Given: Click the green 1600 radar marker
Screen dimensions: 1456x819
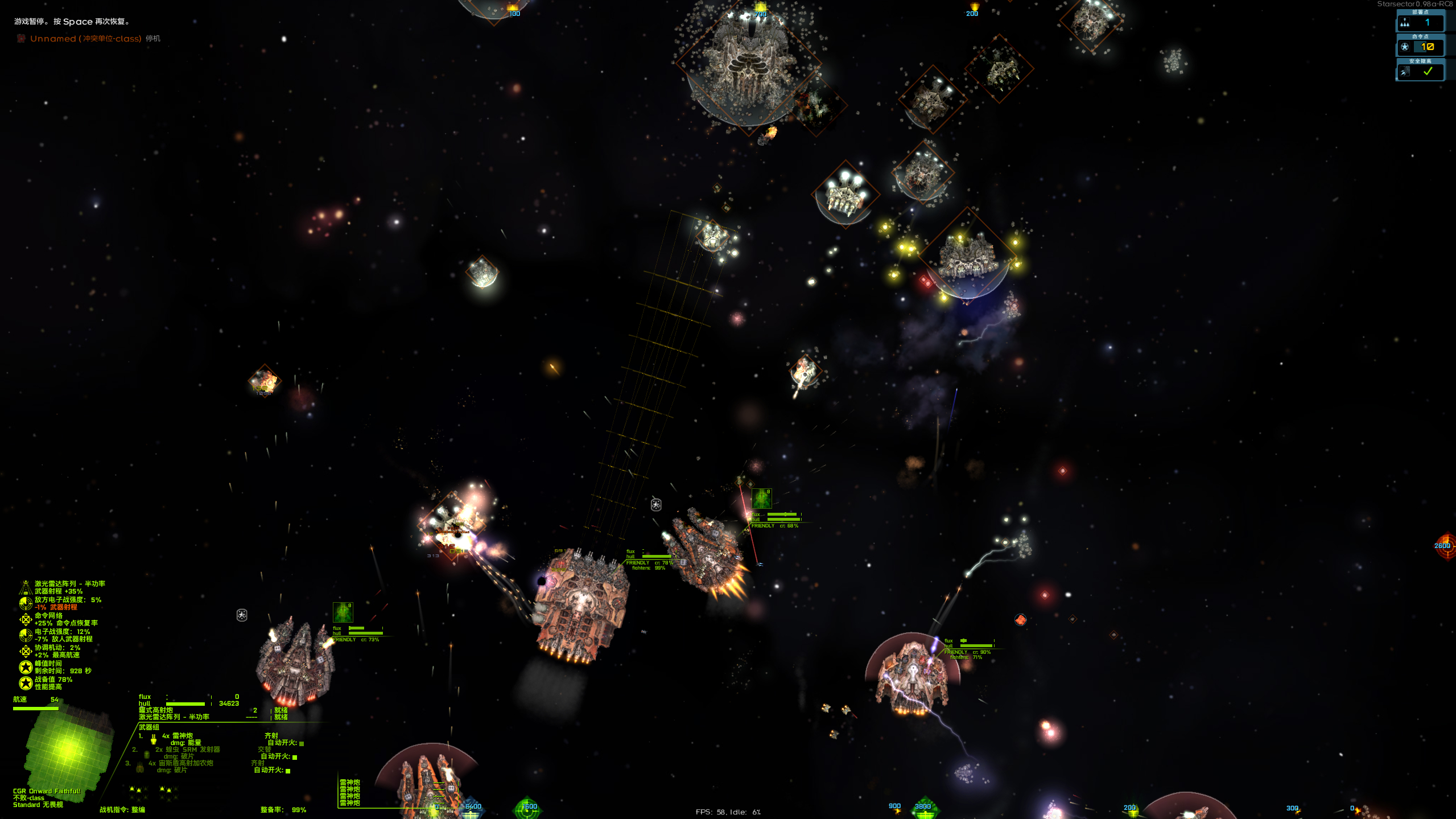Looking at the screenshot, I should click(x=527, y=807).
